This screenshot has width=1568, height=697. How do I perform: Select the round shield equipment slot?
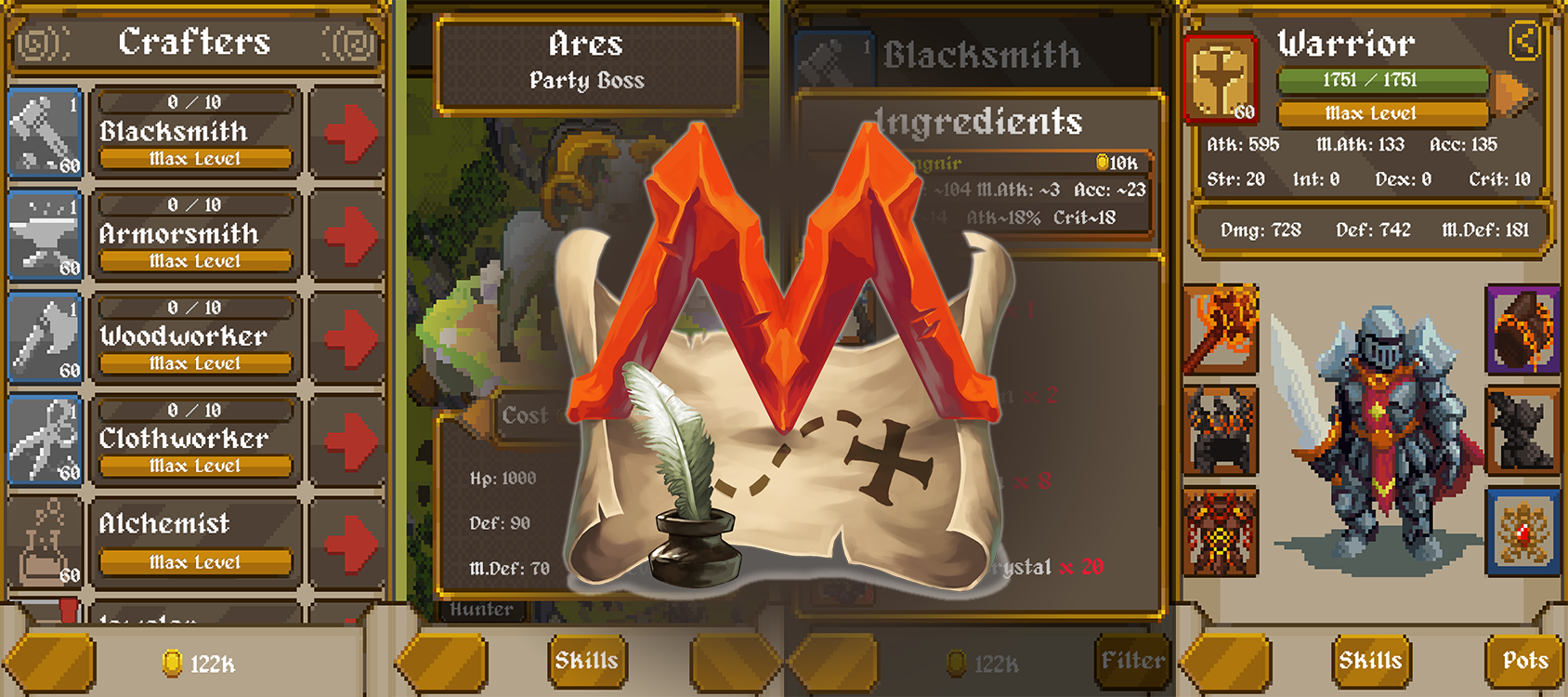point(1522,328)
